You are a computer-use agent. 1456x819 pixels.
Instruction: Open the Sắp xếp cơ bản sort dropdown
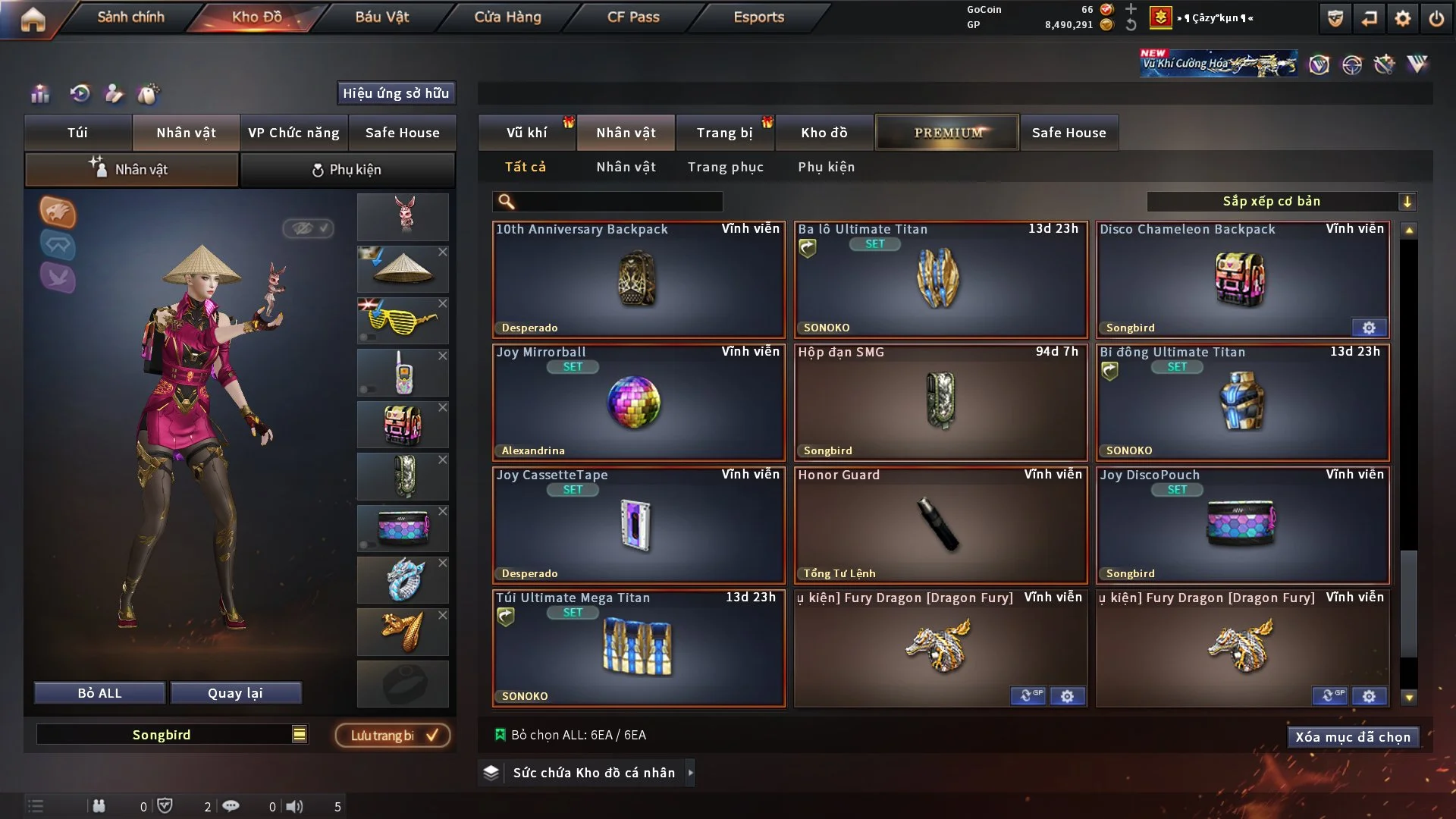(x=1280, y=202)
